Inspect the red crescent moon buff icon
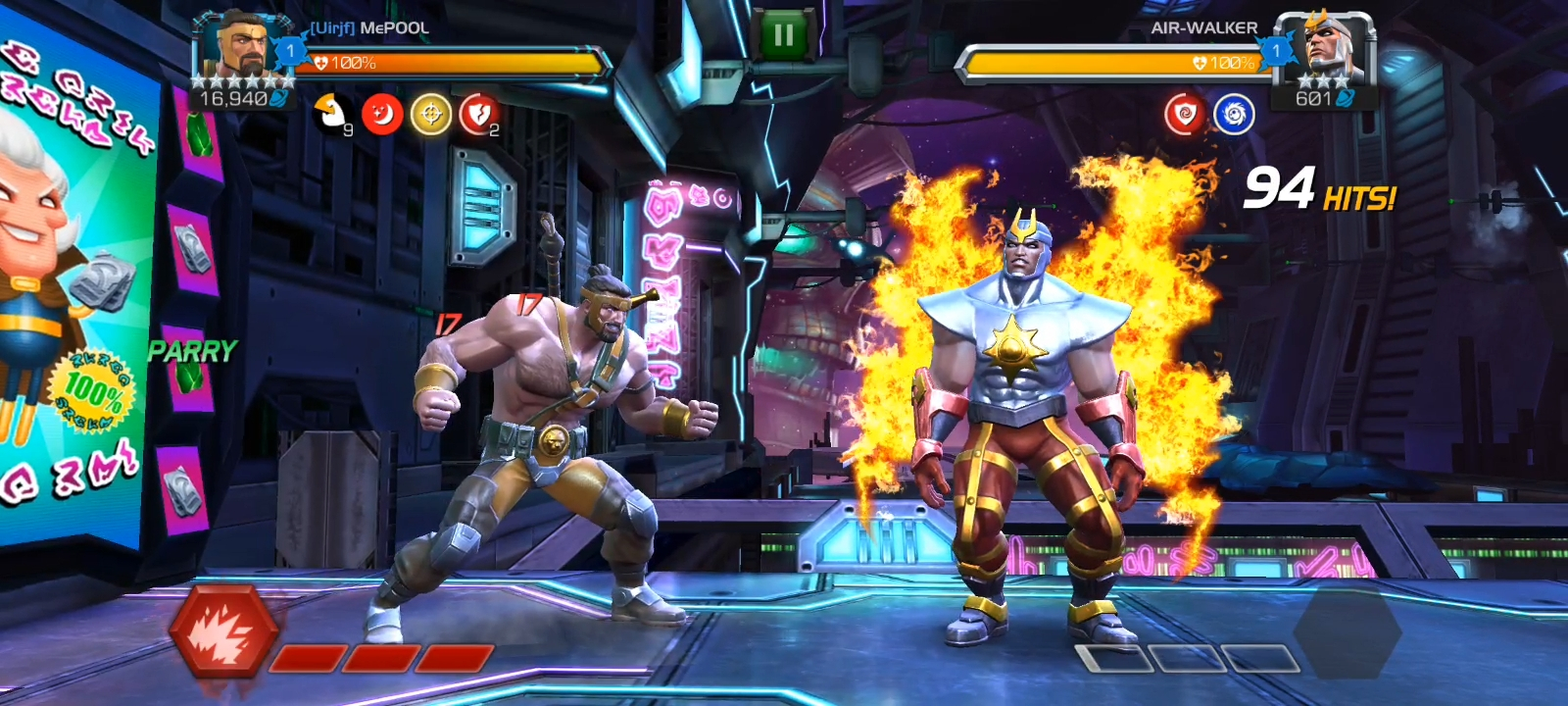The height and width of the screenshot is (706, 1568). [x=382, y=115]
